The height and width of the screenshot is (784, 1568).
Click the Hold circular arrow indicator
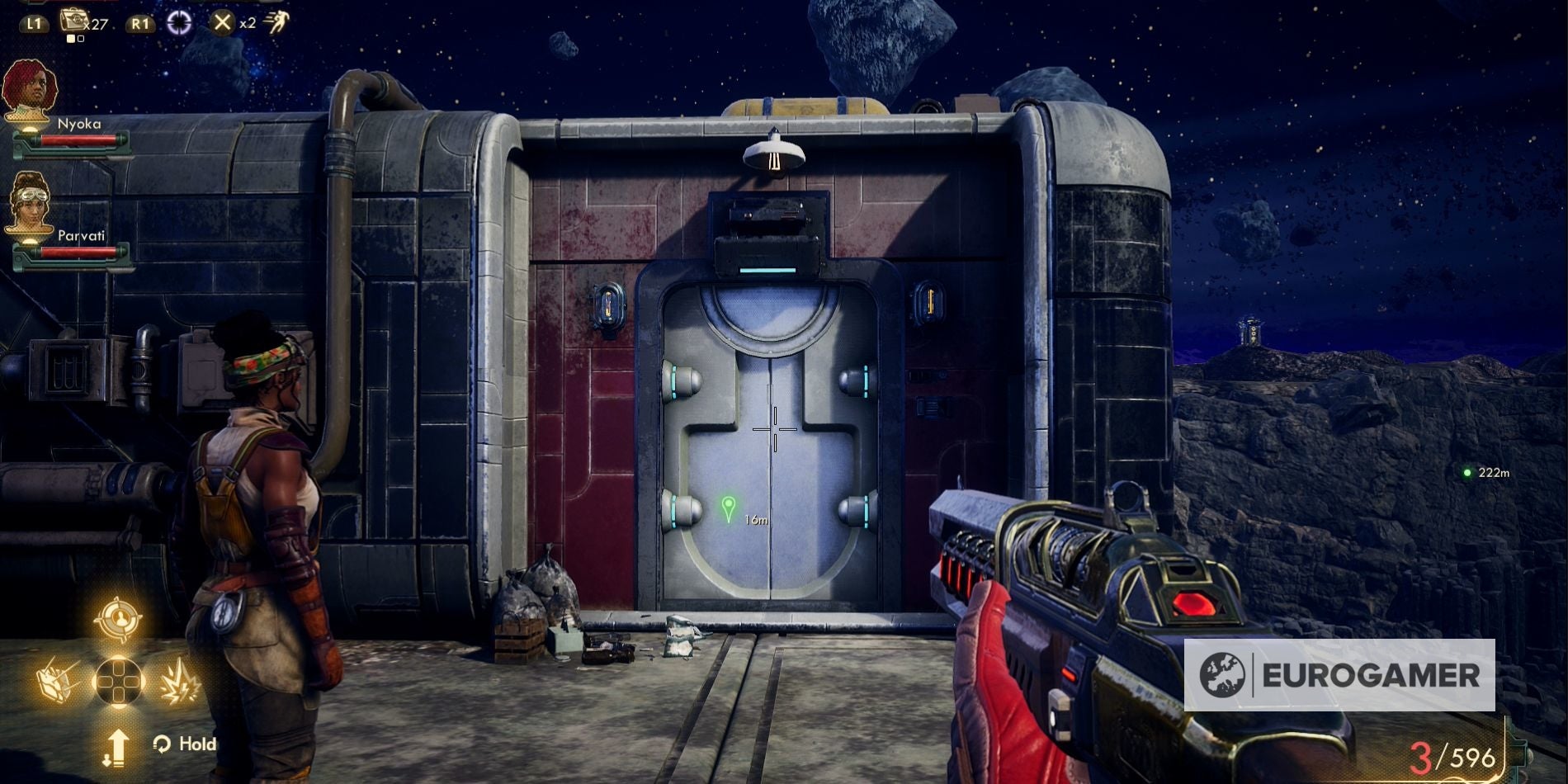tap(163, 744)
